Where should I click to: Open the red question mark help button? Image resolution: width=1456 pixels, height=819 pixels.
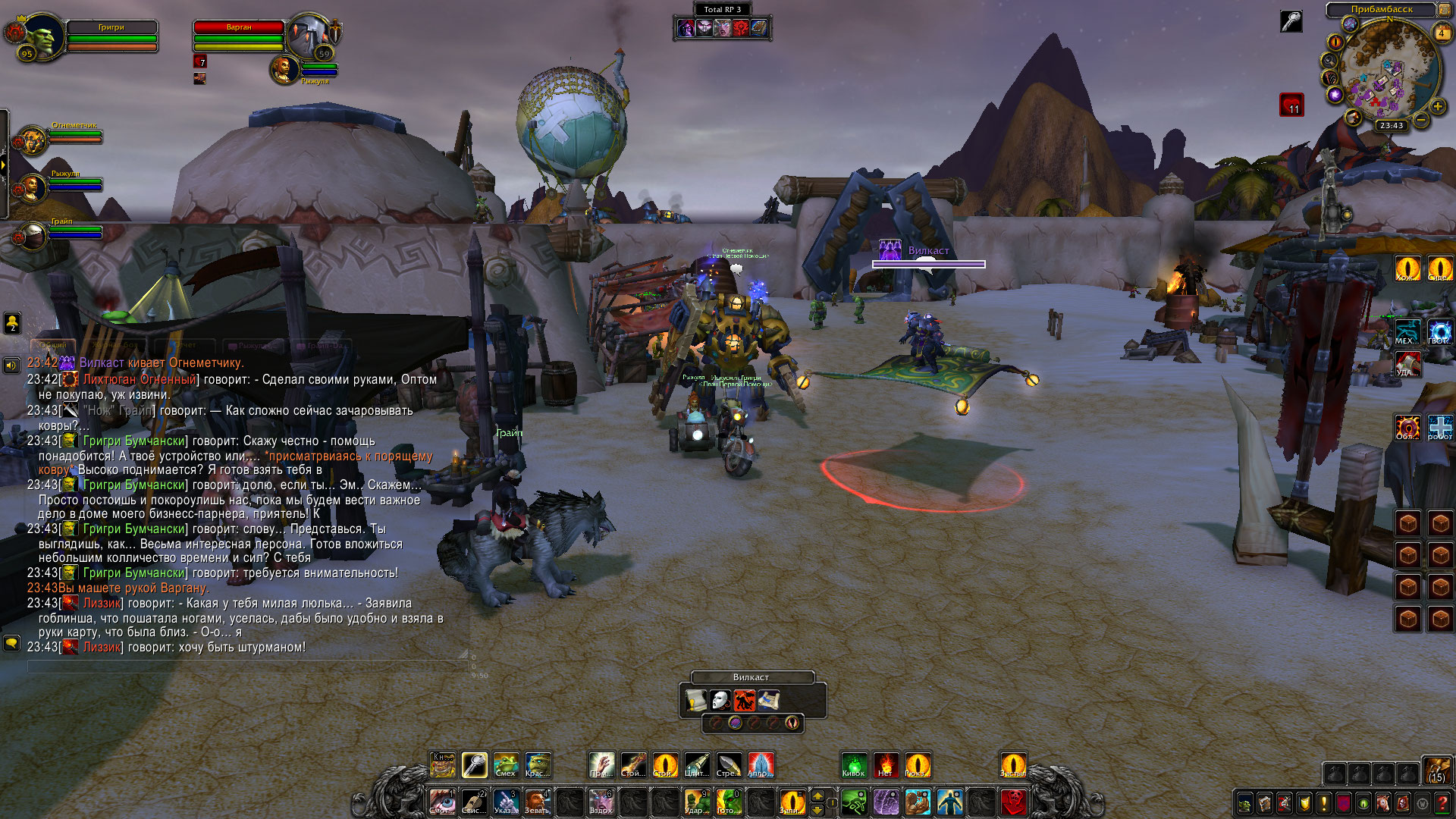pyautogui.click(x=1442, y=802)
